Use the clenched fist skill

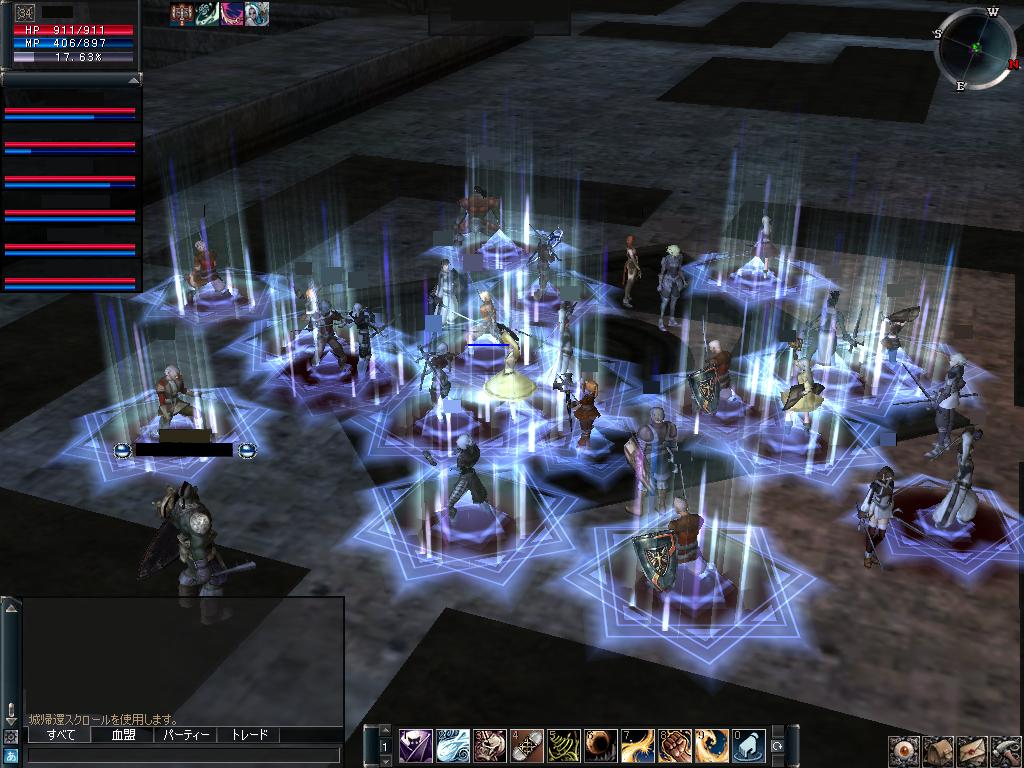tap(675, 747)
